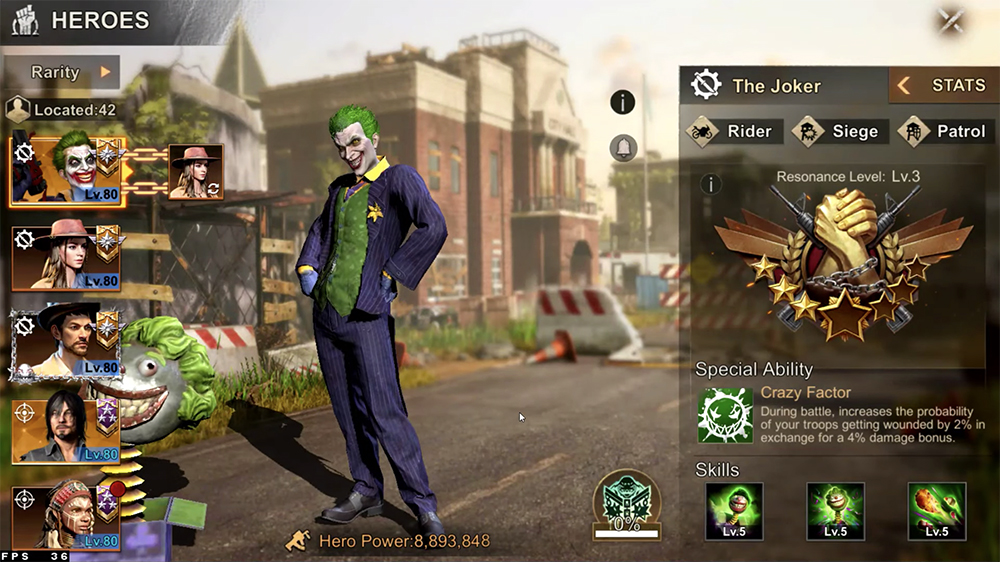Image resolution: width=1000 pixels, height=562 pixels.
Task: Open the skull badge showing 10%
Action: coord(626,500)
